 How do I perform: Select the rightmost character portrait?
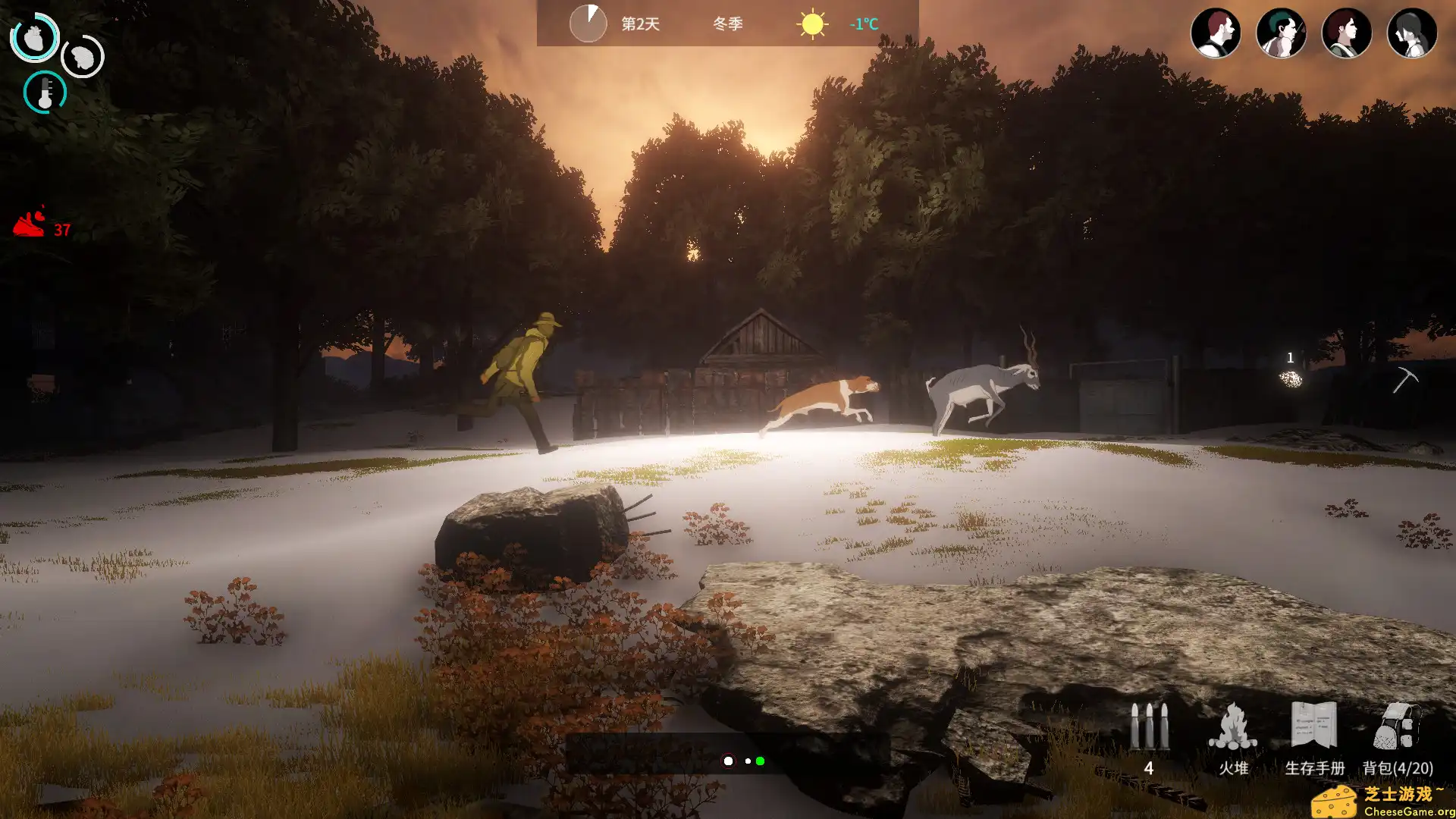coord(1413,32)
